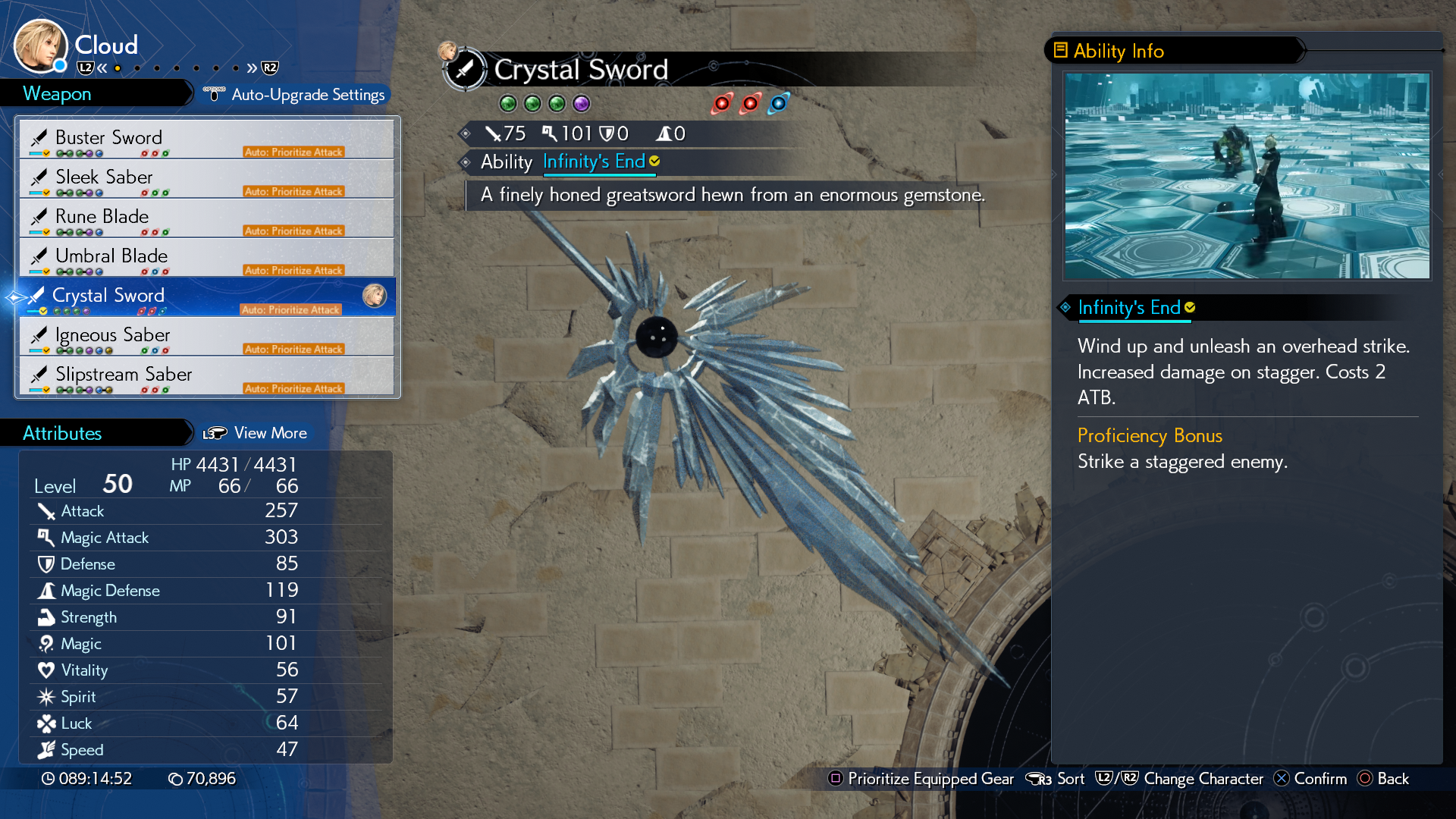Click the Ability Info panel header icon

coord(1060,50)
